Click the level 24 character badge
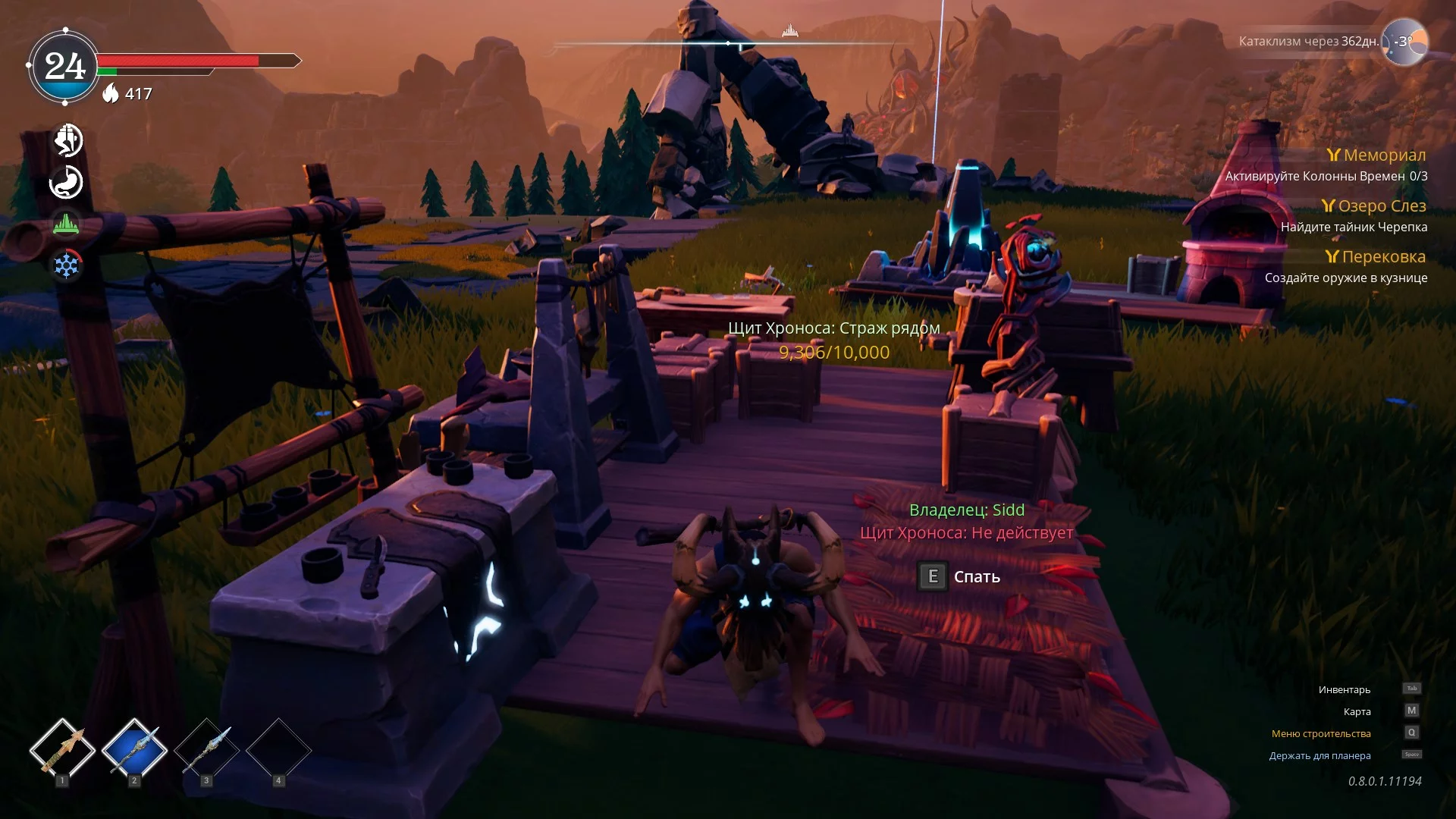Viewport: 1456px width, 819px height. tap(64, 67)
